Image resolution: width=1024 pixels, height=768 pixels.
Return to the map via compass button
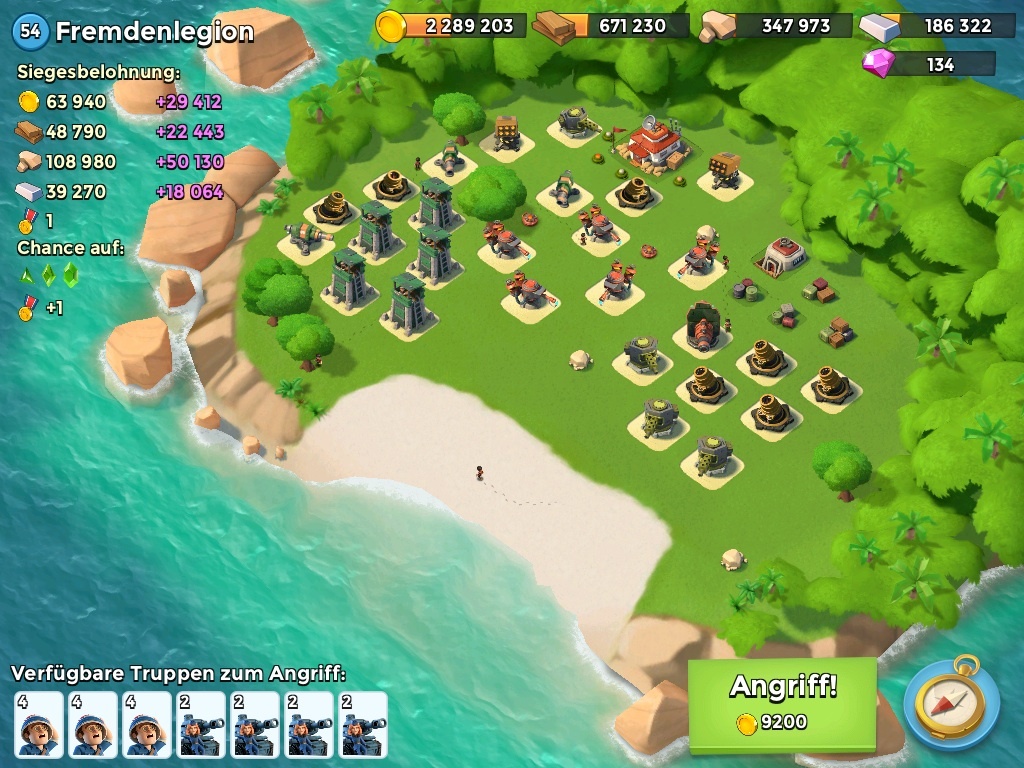point(951,703)
